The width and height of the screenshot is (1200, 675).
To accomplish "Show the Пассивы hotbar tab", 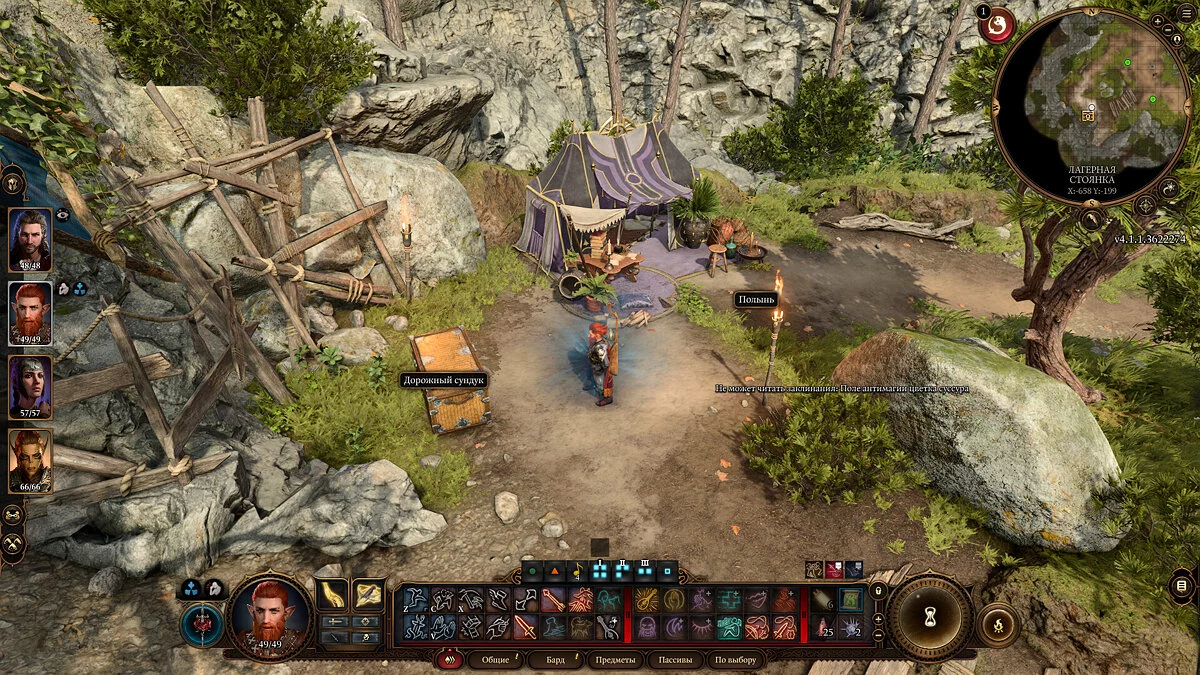I will click(673, 660).
